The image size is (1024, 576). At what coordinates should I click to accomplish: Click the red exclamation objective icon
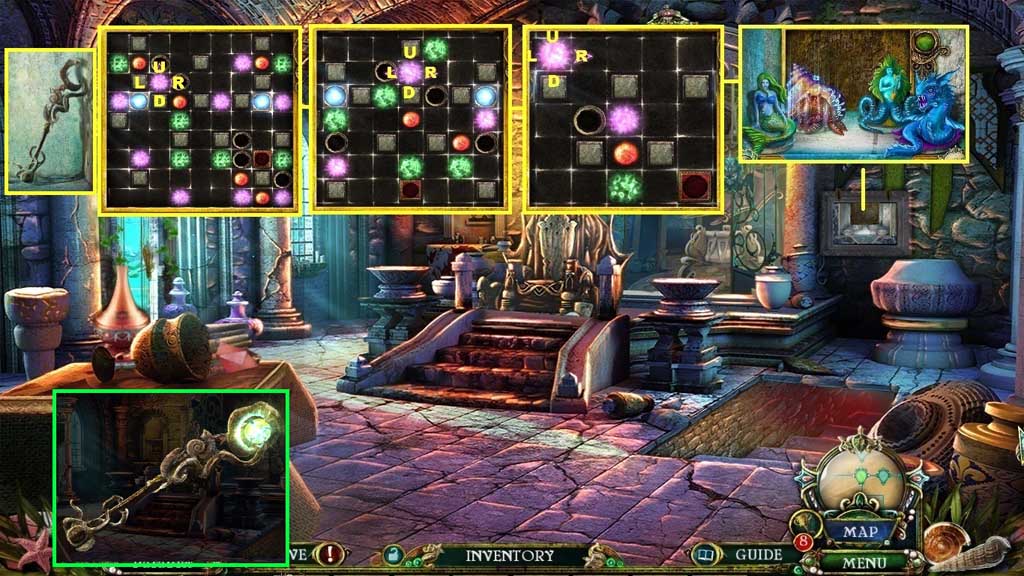(x=330, y=554)
